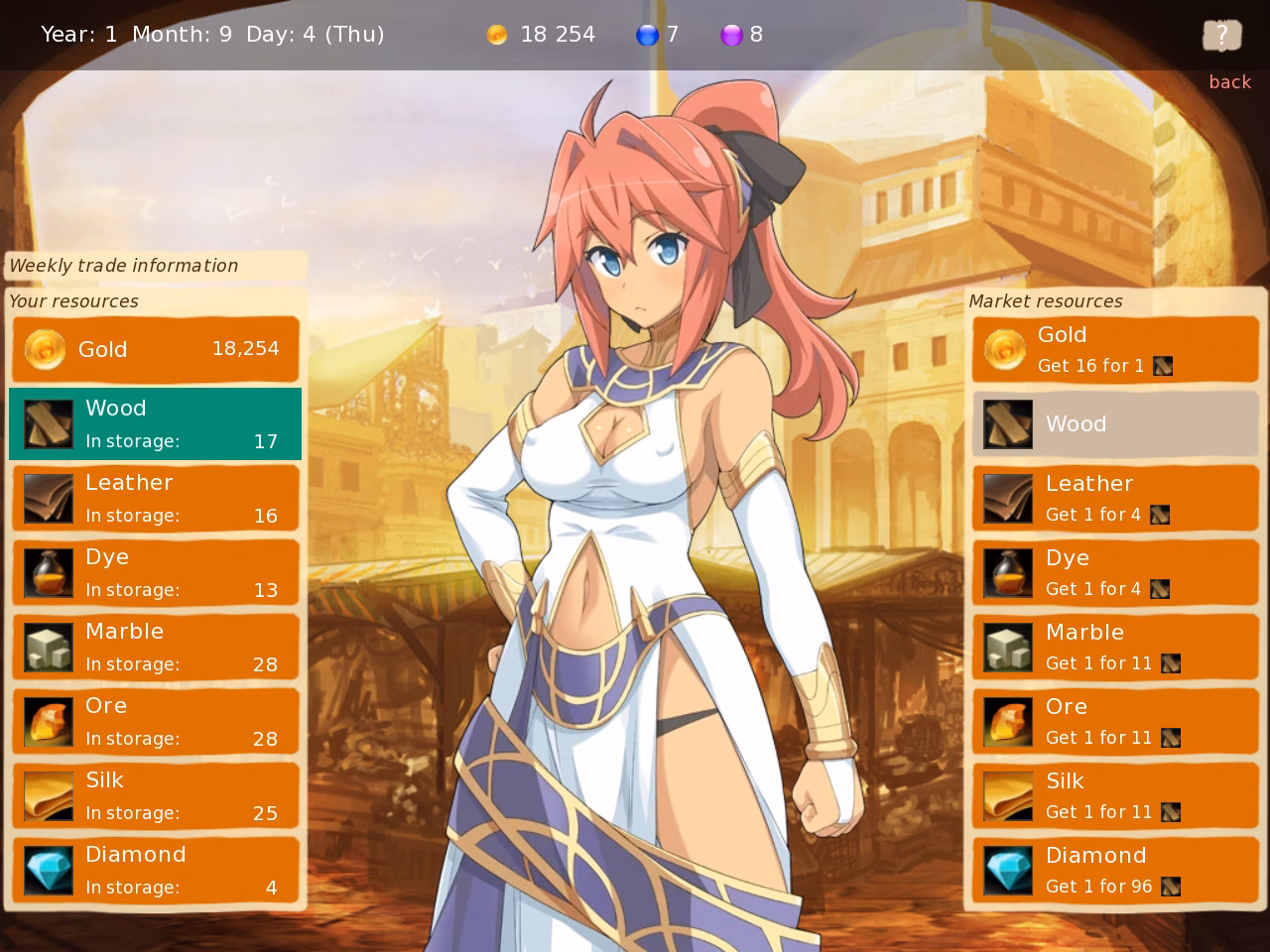Select the grayed Wood entry in Market resources

[x=1115, y=423]
